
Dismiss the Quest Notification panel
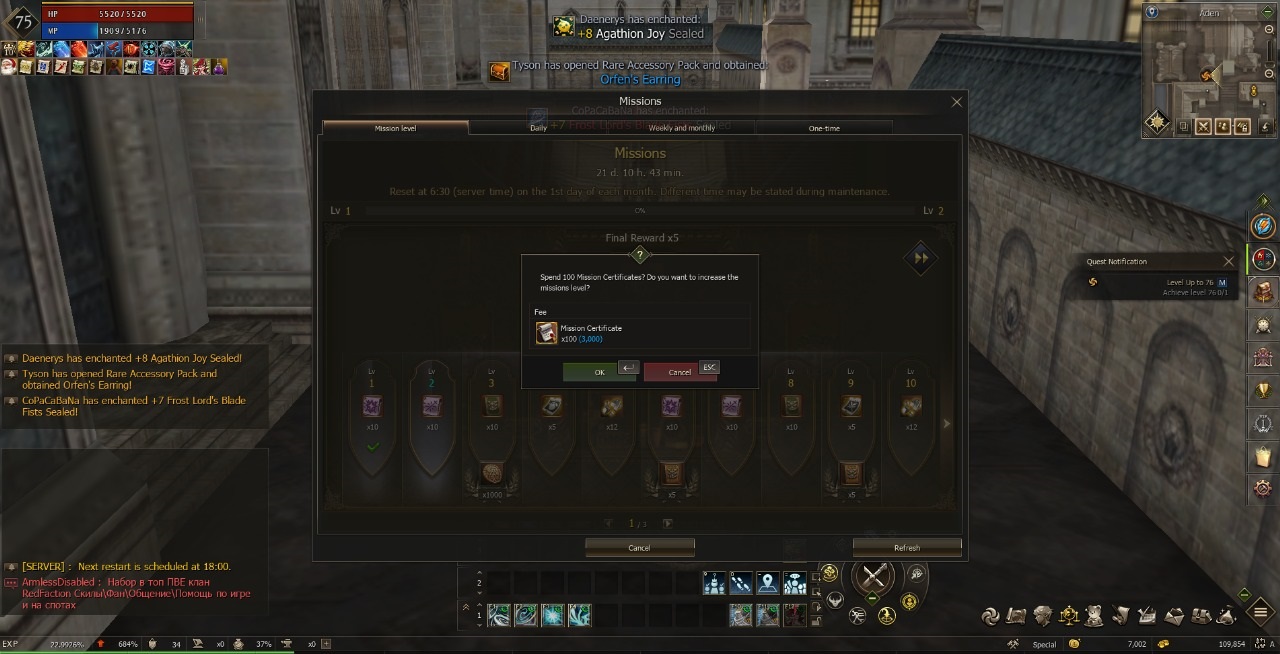[x=1229, y=262]
